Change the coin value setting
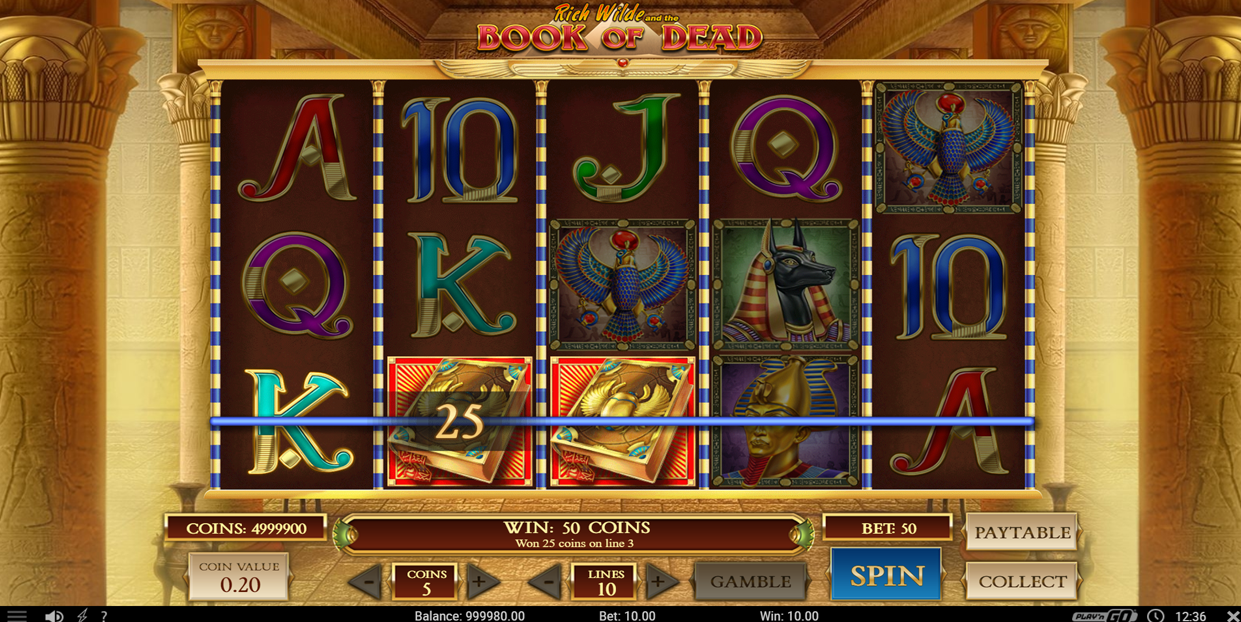This screenshot has width=1241, height=622. click(x=239, y=577)
